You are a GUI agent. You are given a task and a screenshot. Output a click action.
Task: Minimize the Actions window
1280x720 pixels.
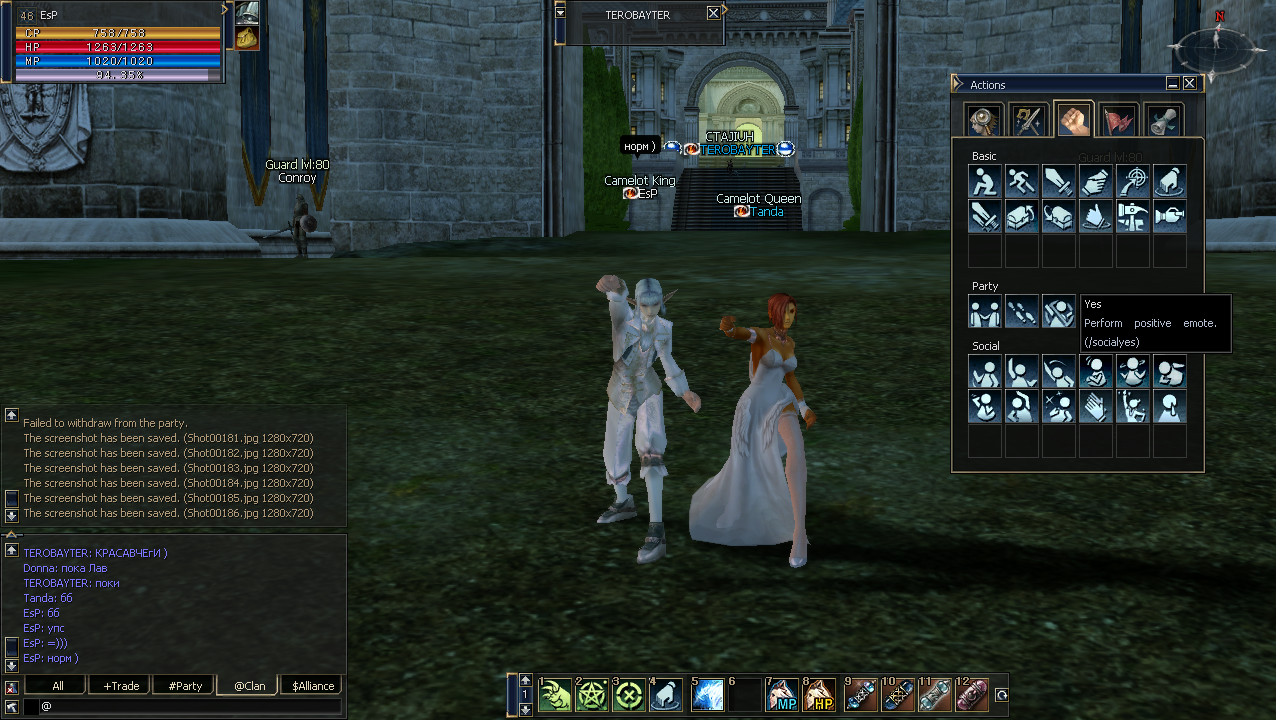pyautogui.click(x=1173, y=84)
